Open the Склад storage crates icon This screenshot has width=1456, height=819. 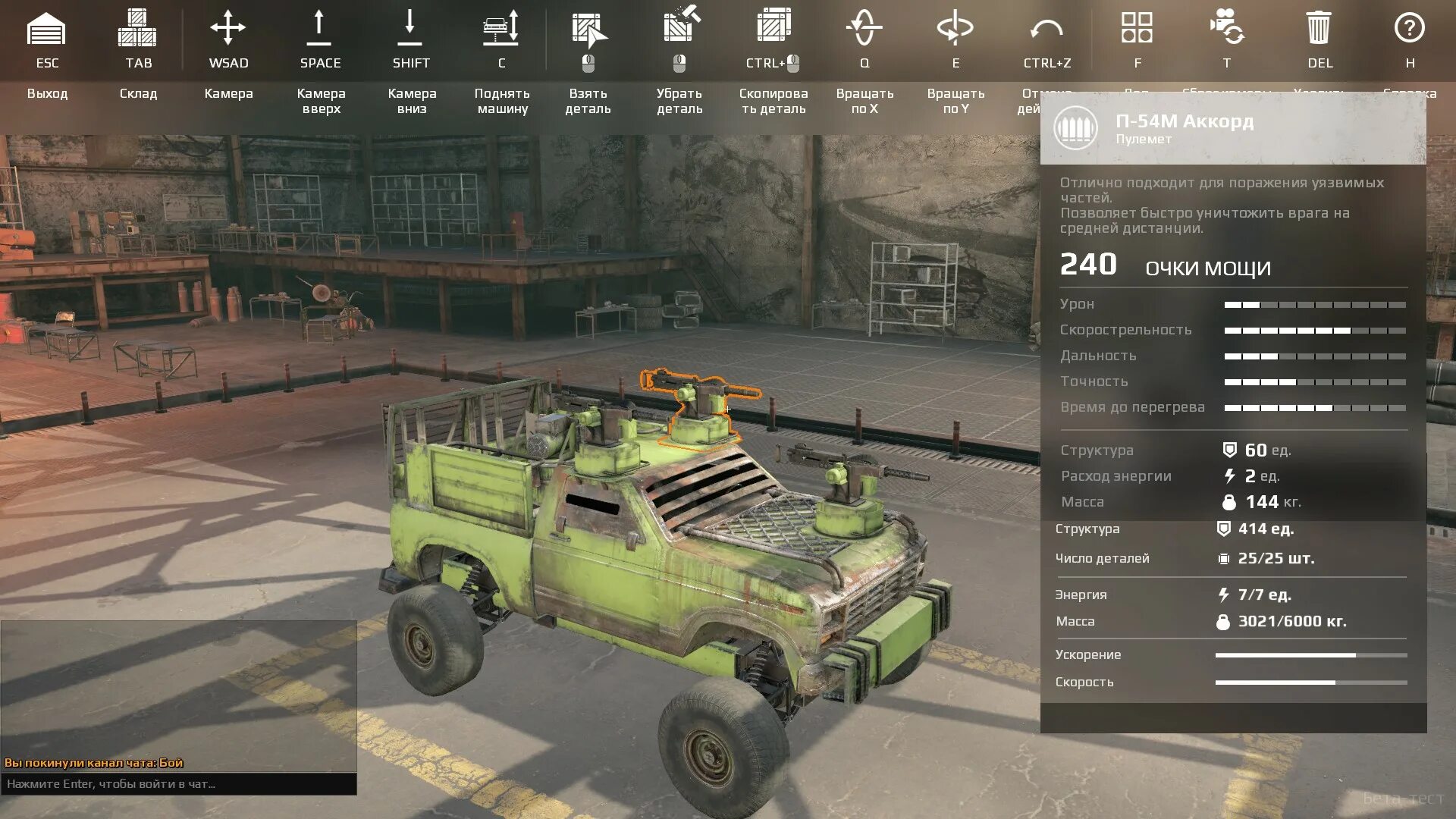tap(137, 29)
